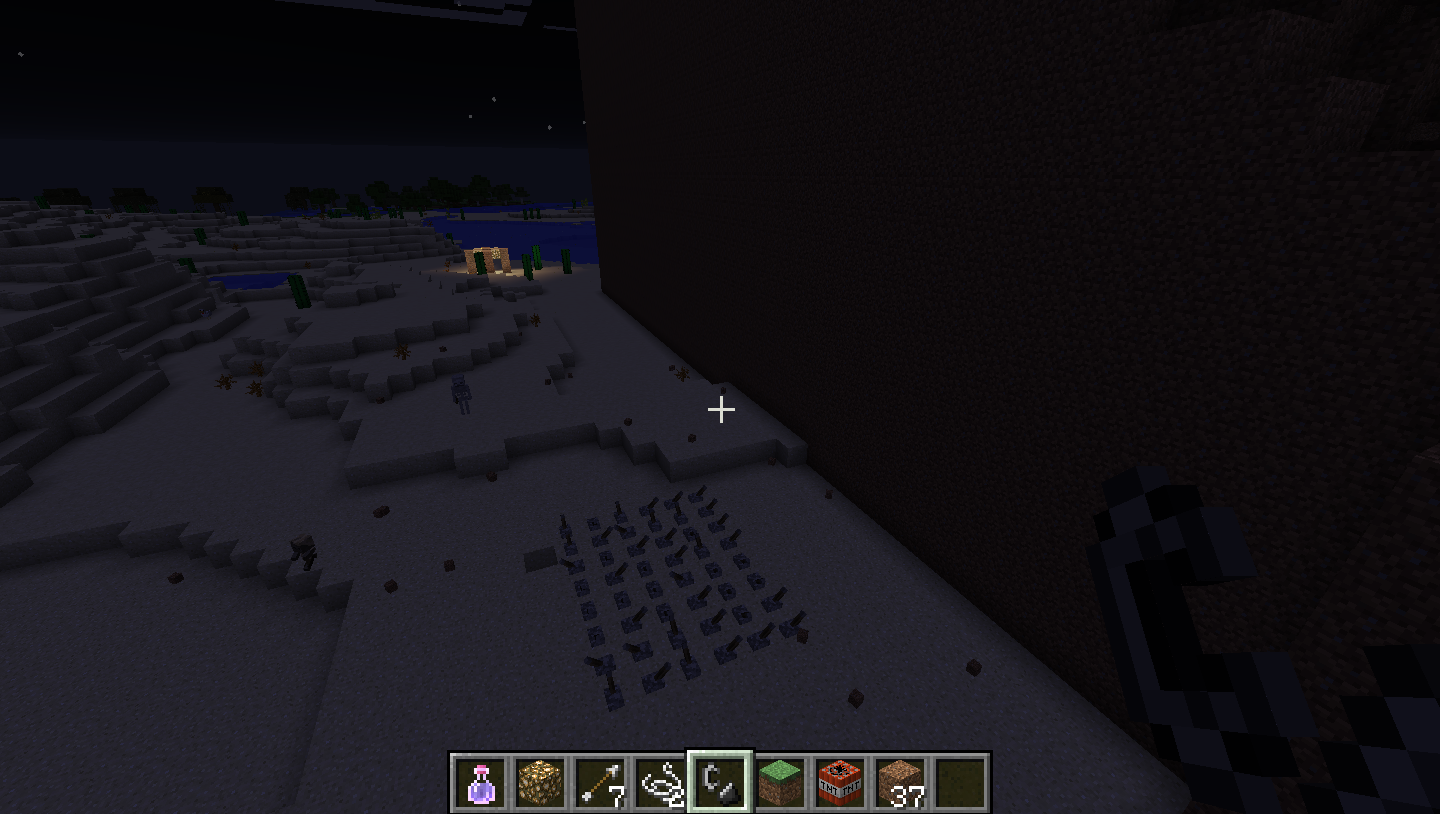Select the purple potion hotbar slot
Viewport: 1440px width, 814px height.
[481, 782]
